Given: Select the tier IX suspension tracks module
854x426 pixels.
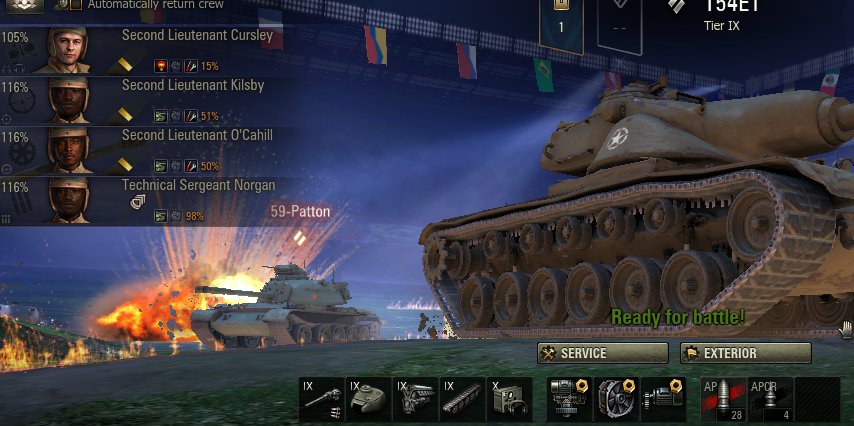Looking at the screenshot, I should click(462, 398).
